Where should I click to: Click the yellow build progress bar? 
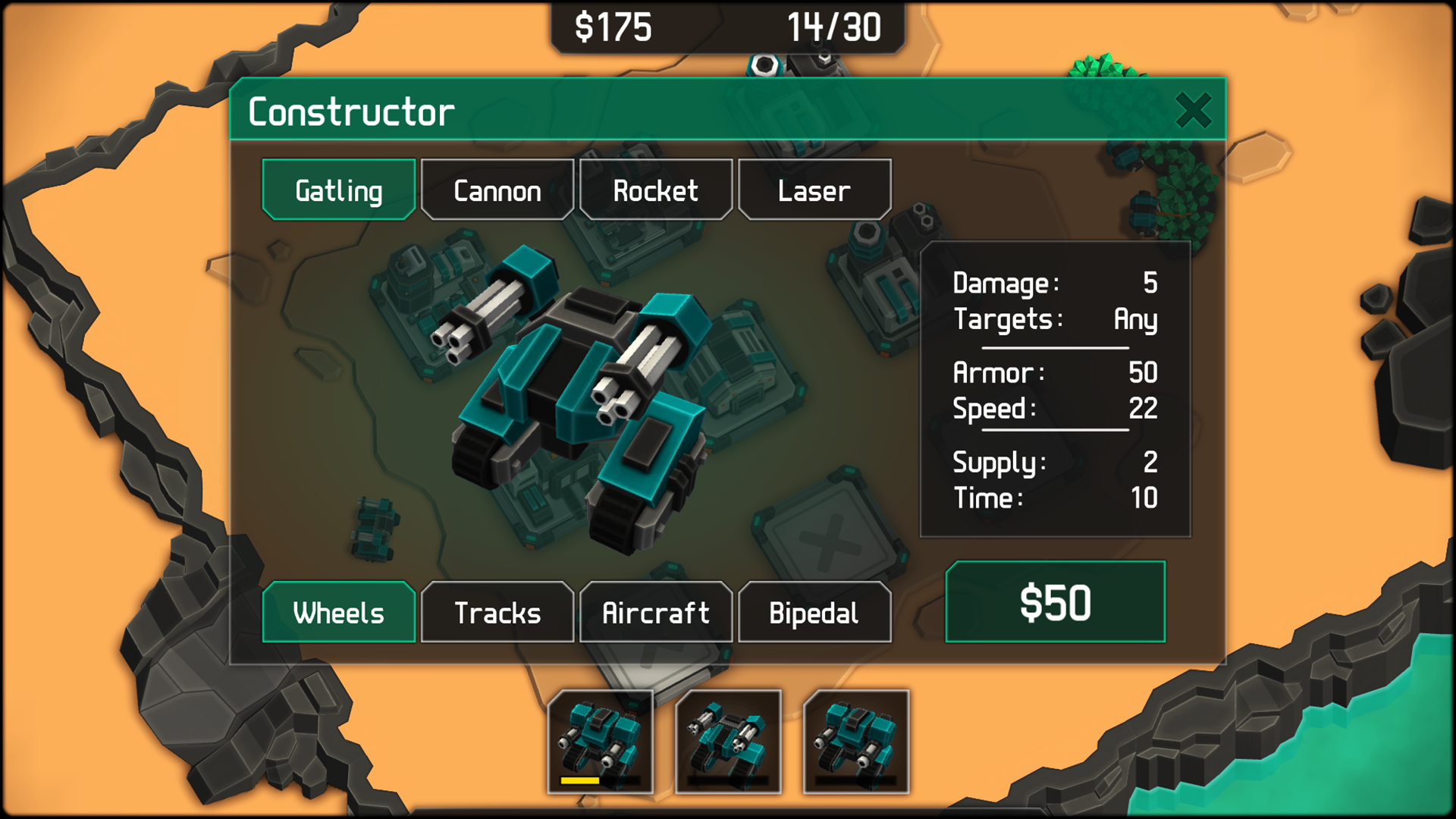(580, 780)
